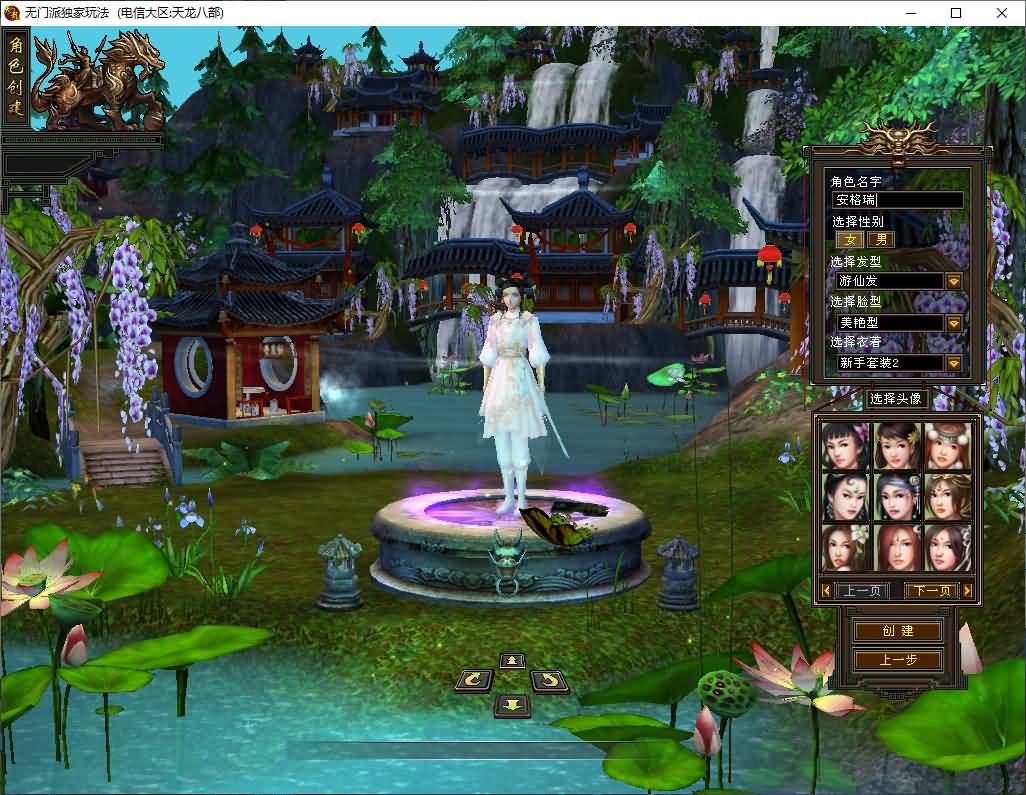Click the down arrow camera button
This screenshot has width=1026, height=795.
512,705
